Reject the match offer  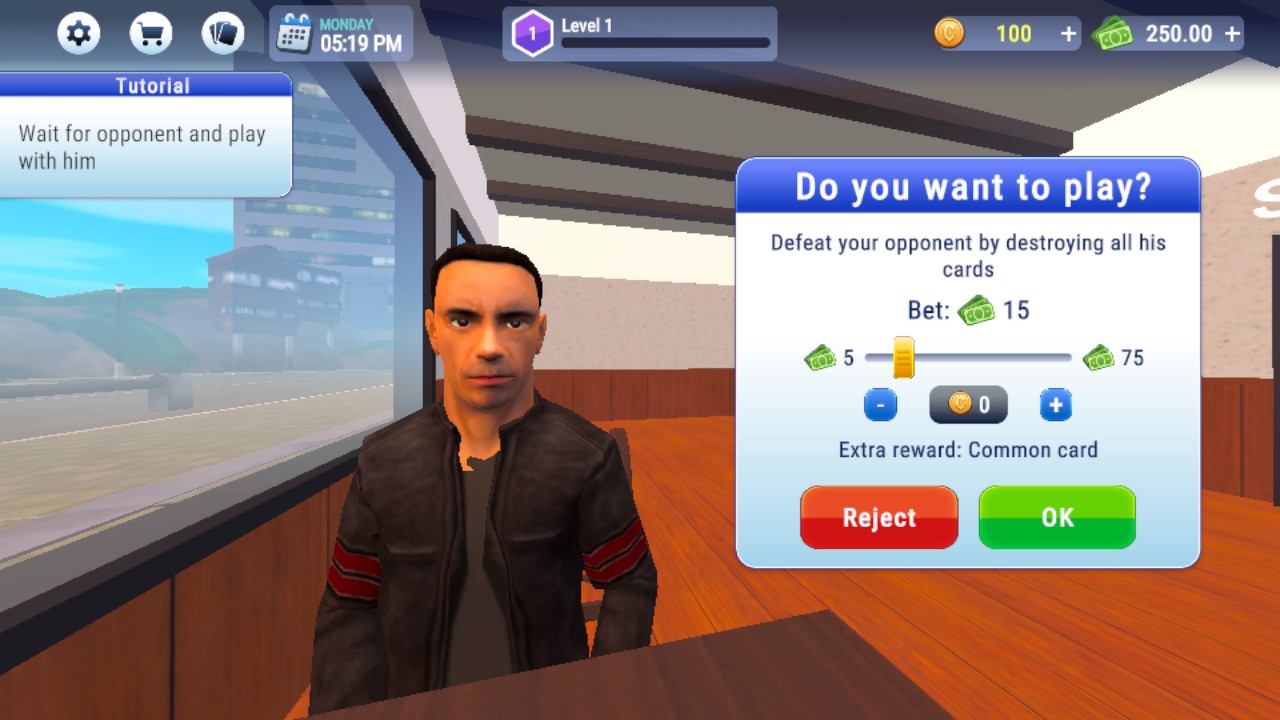(x=878, y=517)
